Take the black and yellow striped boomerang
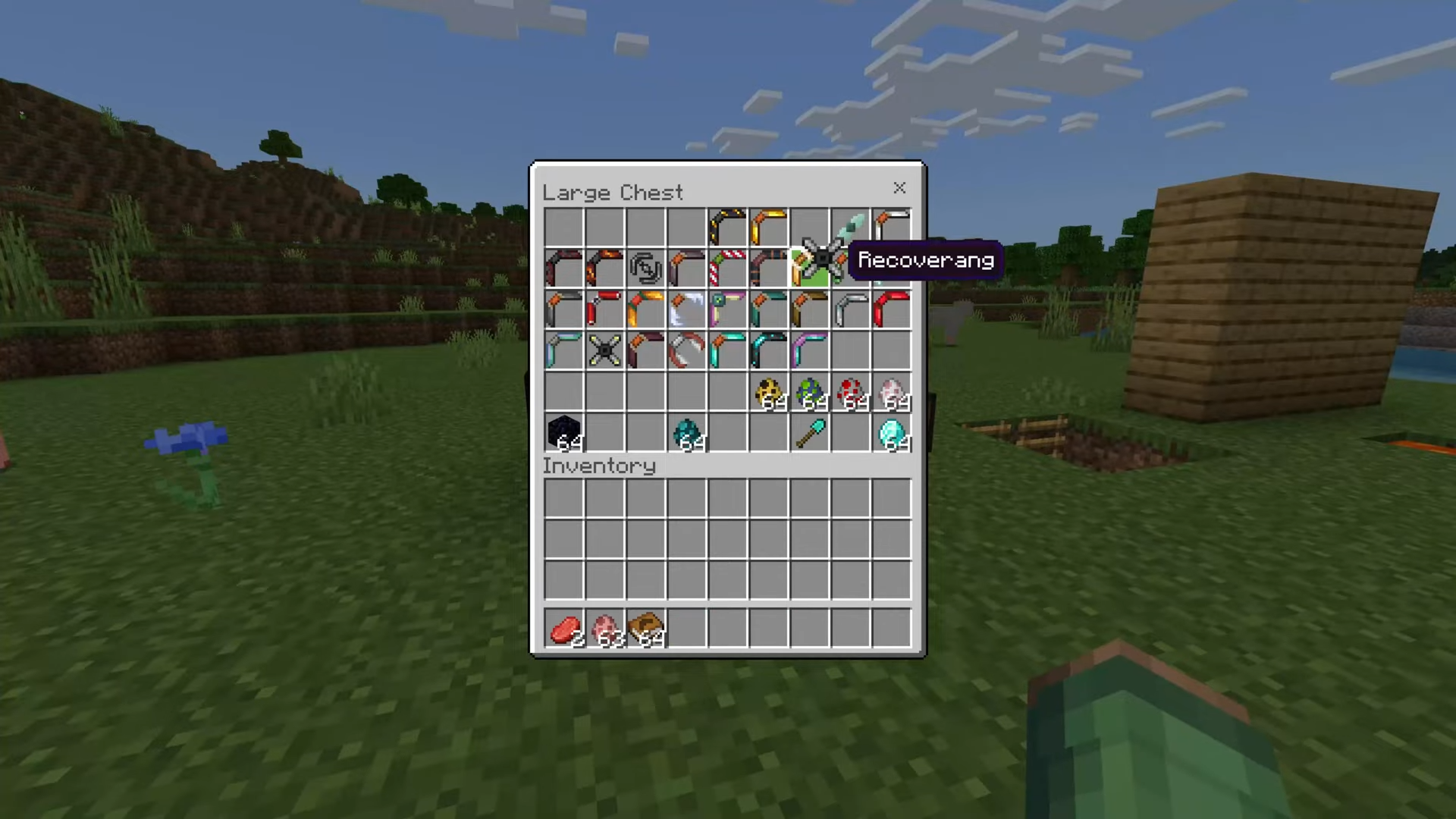This screenshot has width=1456, height=819. tap(726, 227)
